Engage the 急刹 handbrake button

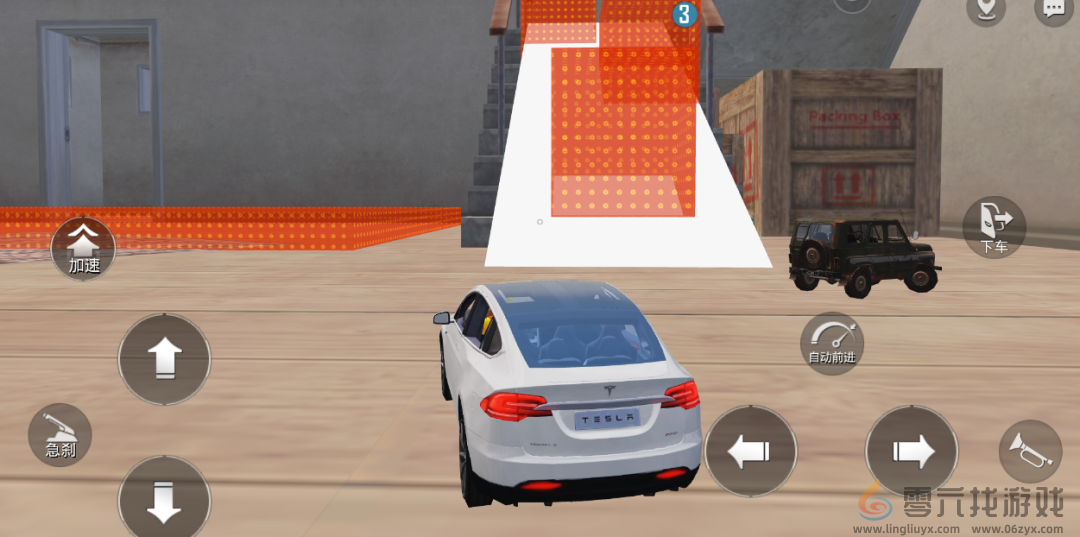coord(60,435)
